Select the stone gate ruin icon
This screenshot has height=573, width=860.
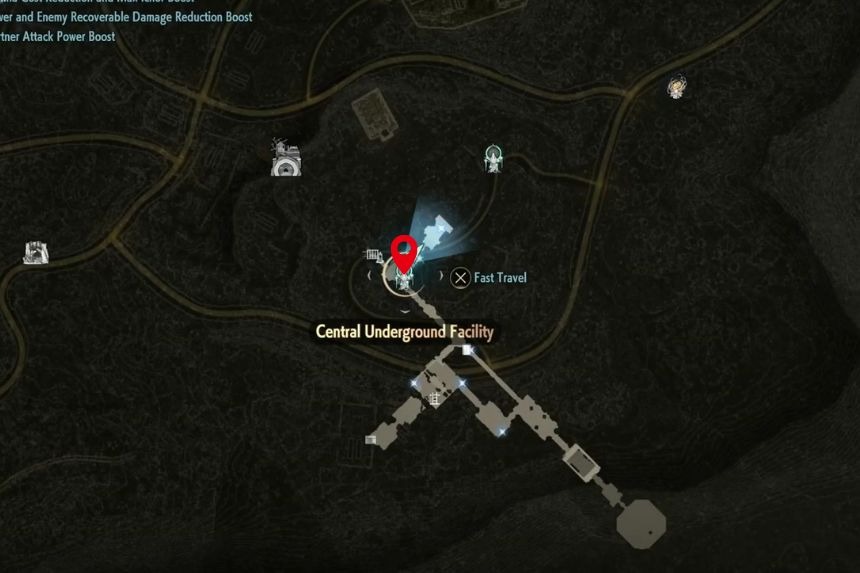[36, 252]
